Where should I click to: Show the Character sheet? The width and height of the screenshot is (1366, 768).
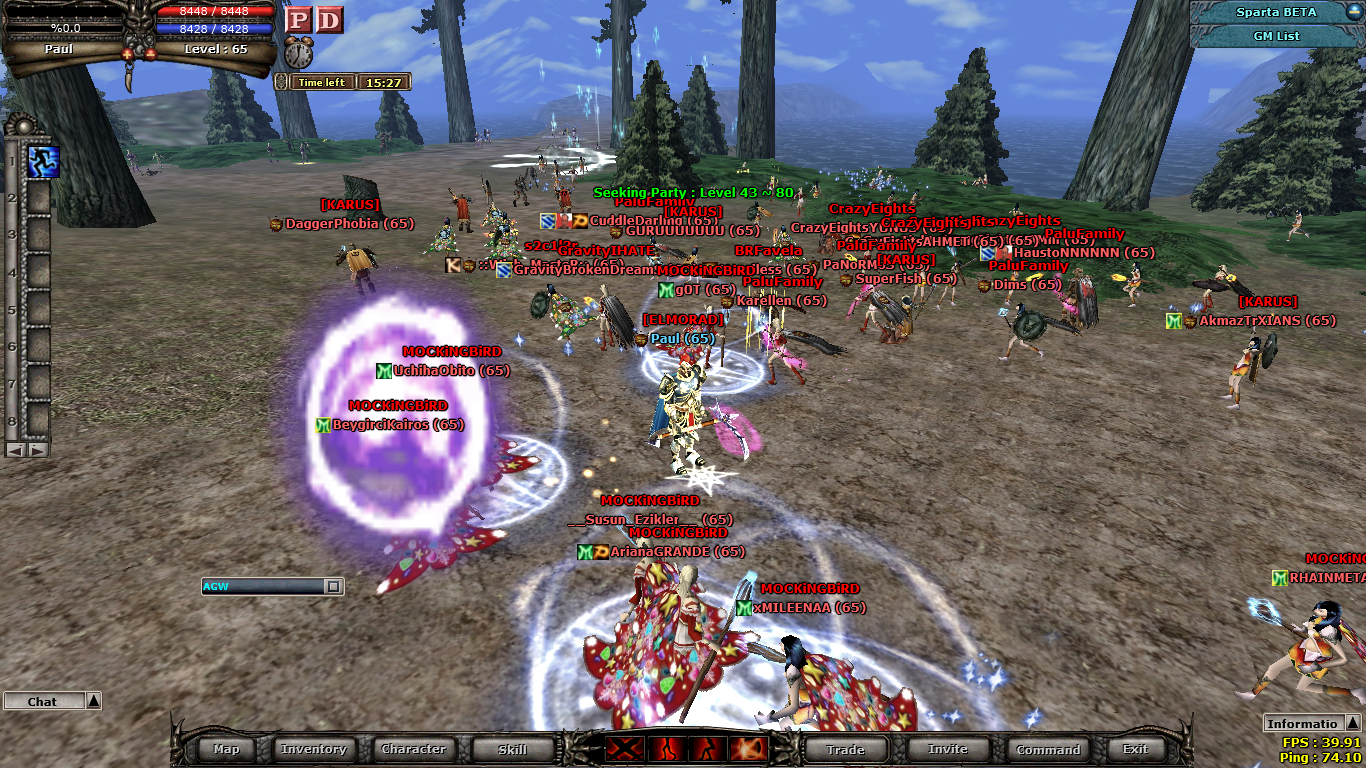(413, 749)
